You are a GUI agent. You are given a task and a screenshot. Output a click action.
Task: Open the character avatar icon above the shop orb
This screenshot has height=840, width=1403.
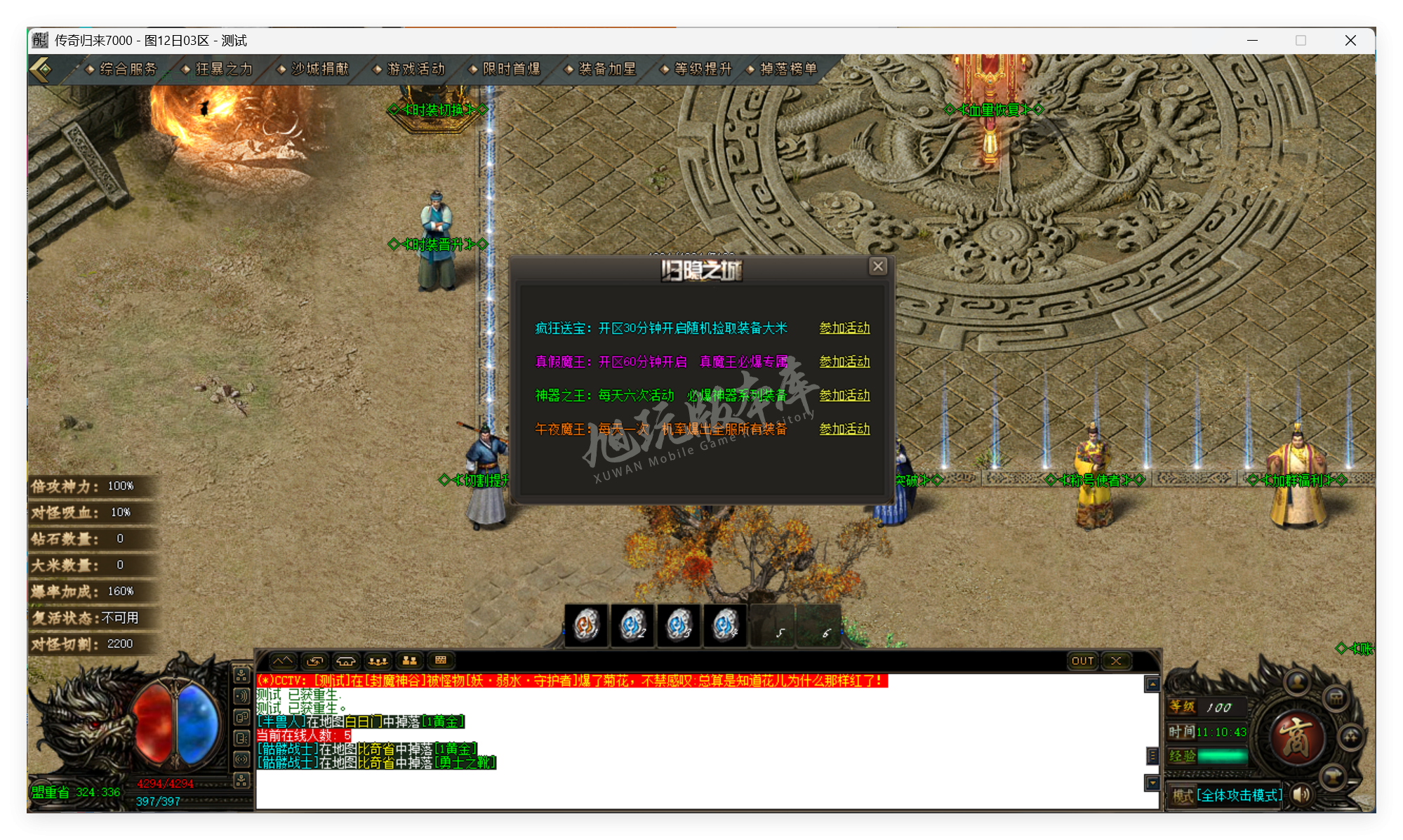(1297, 683)
